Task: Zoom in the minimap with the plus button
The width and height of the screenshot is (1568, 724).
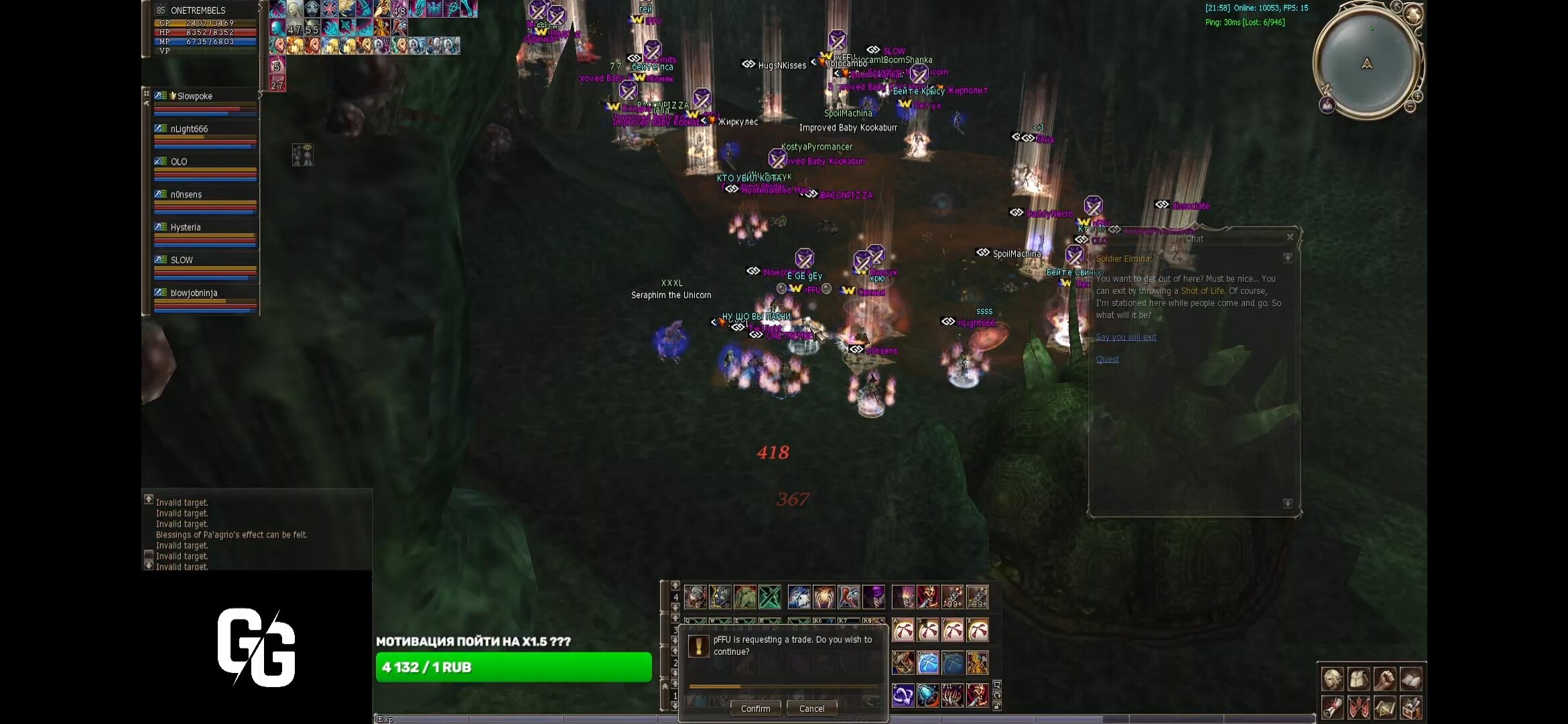Action: tap(1417, 96)
